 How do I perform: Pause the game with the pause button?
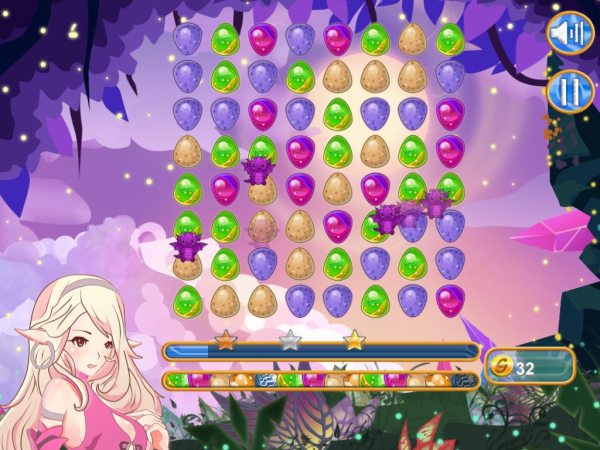click(x=567, y=93)
